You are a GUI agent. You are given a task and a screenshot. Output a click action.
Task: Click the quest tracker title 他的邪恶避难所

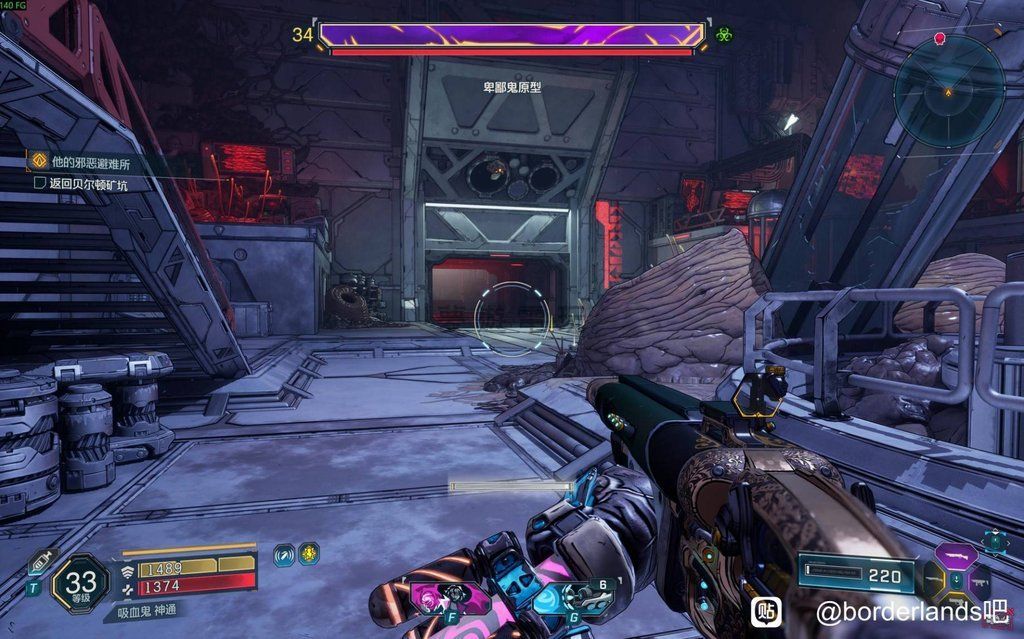tap(91, 160)
